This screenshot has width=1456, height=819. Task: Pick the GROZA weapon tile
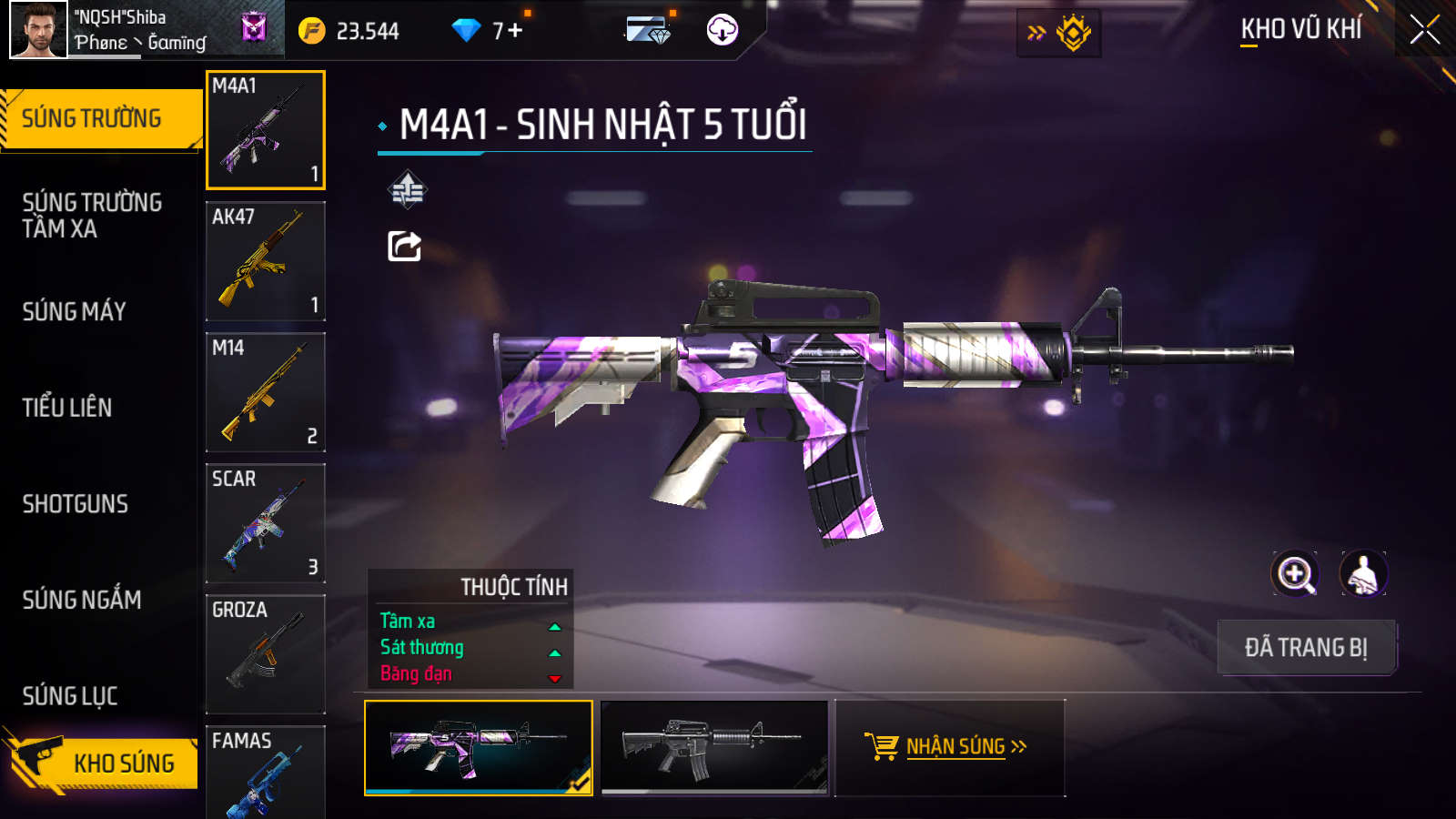[x=266, y=654]
